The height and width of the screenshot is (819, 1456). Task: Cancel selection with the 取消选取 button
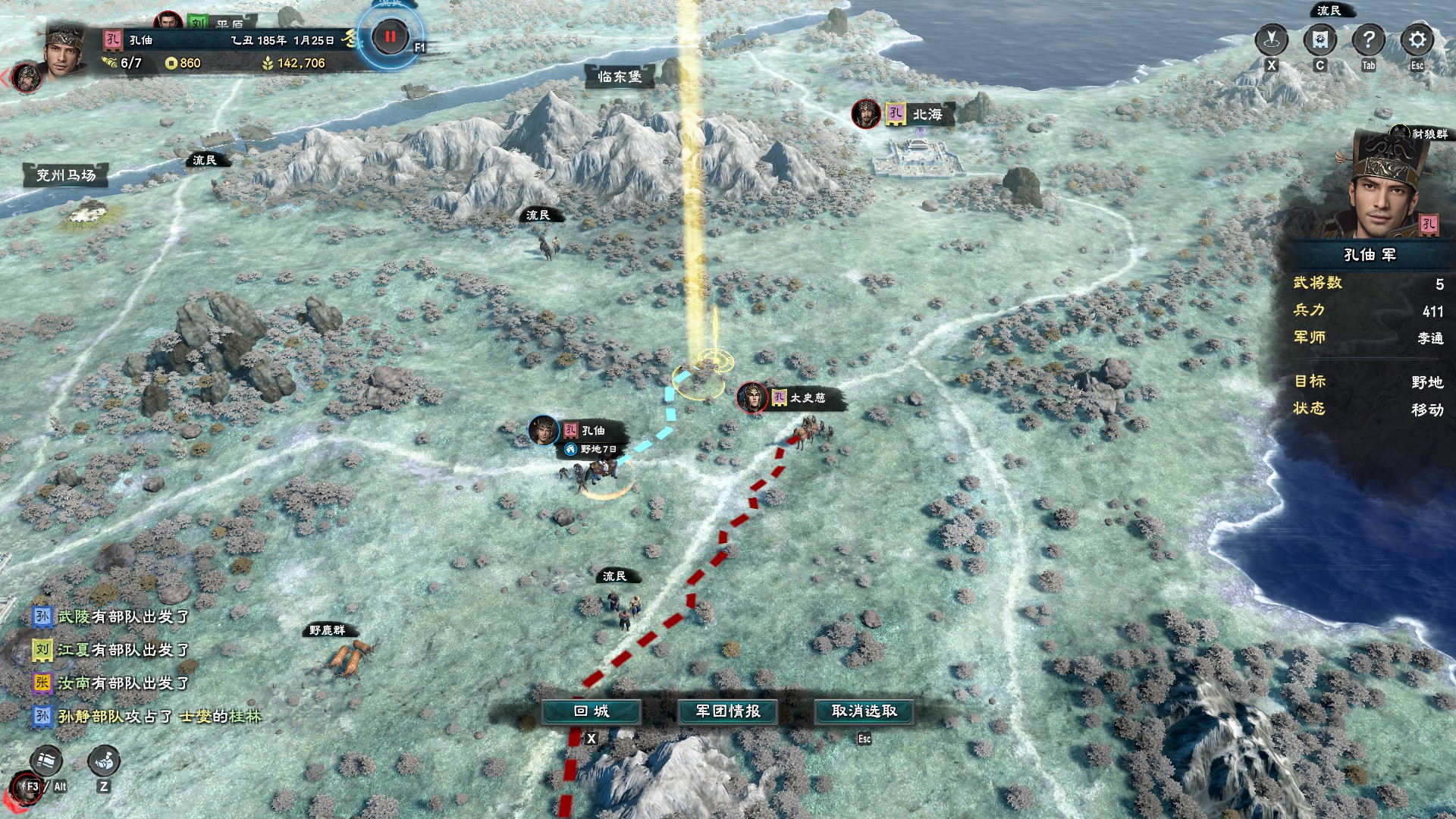(x=864, y=711)
